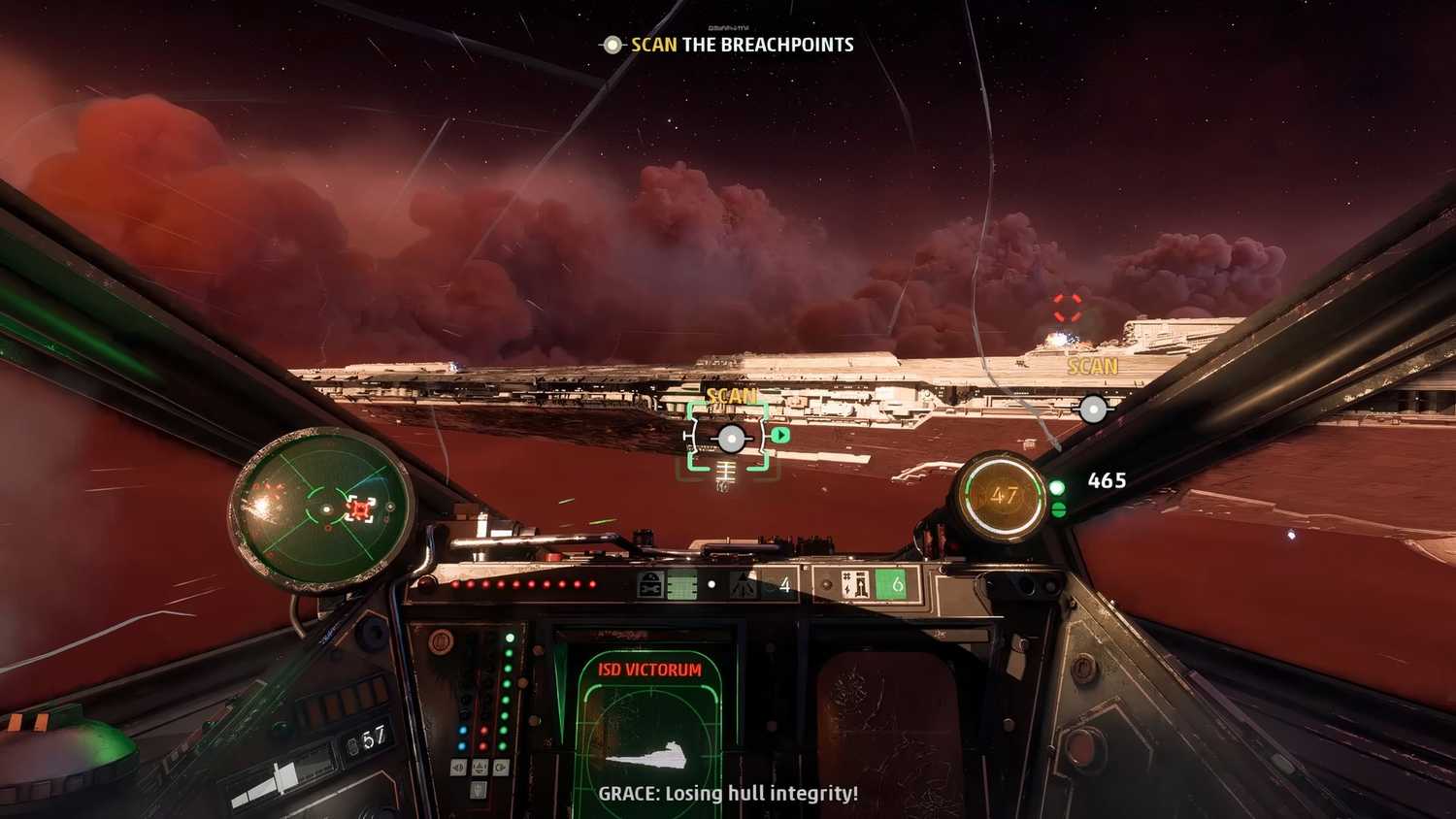The image size is (1456, 819).
Task: Click the circular radar scope
Action: (321, 508)
